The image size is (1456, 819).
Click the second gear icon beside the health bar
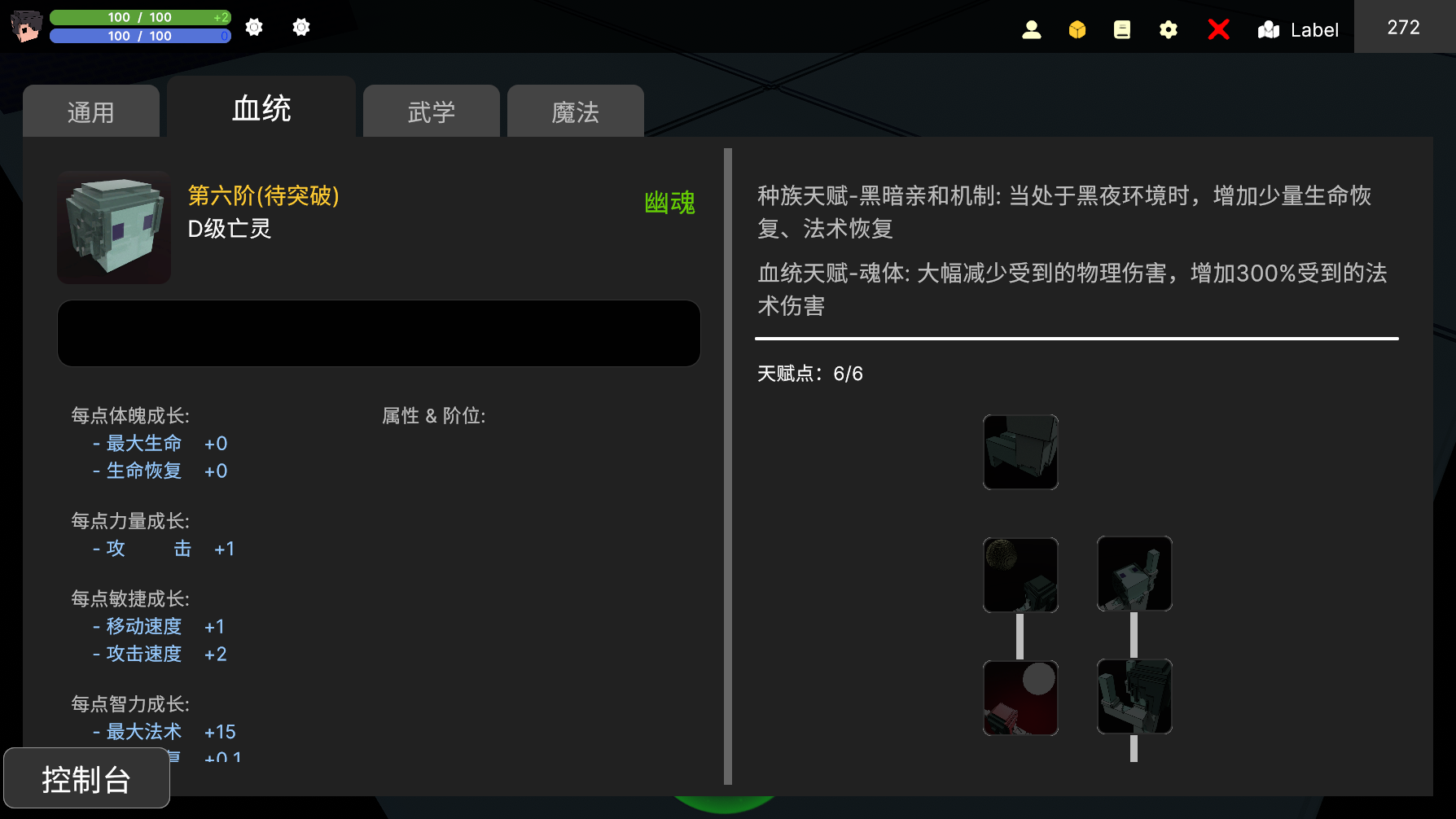tap(300, 27)
